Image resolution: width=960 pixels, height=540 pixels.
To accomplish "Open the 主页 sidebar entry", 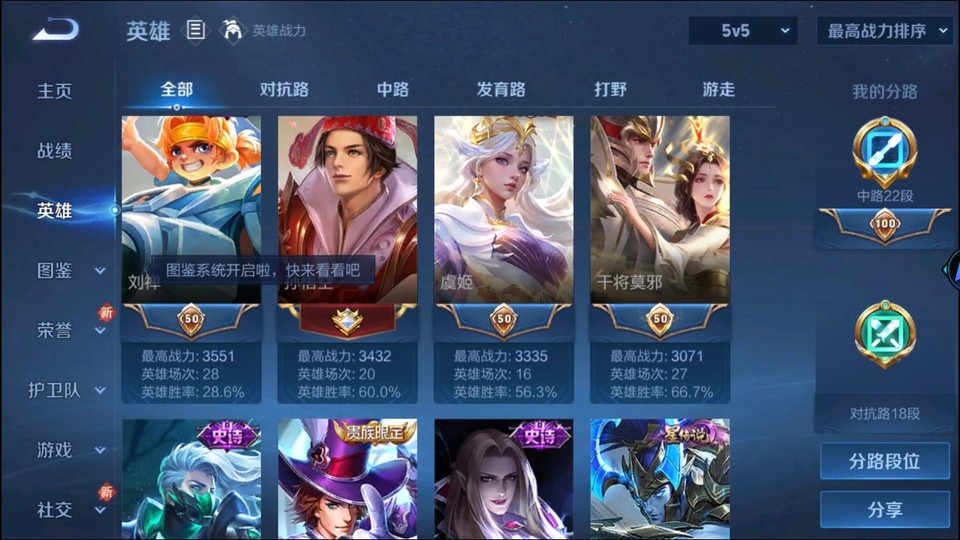I will (55, 91).
